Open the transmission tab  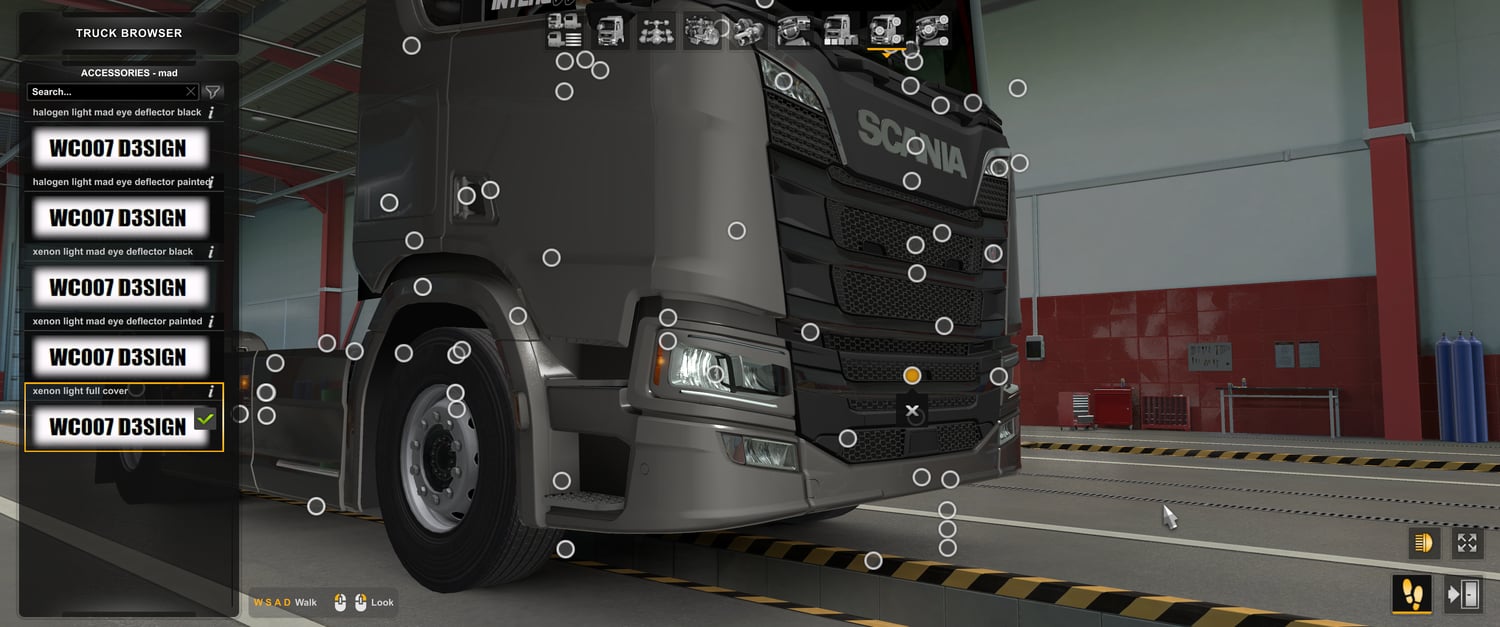coord(748,31)
